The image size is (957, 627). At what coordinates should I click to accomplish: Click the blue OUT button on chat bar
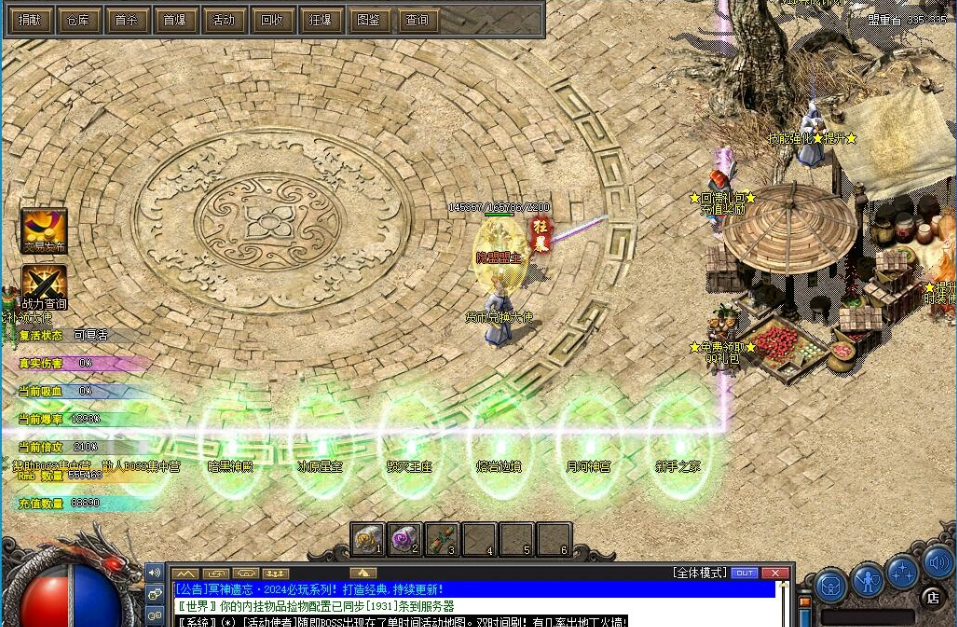(744, 573)
